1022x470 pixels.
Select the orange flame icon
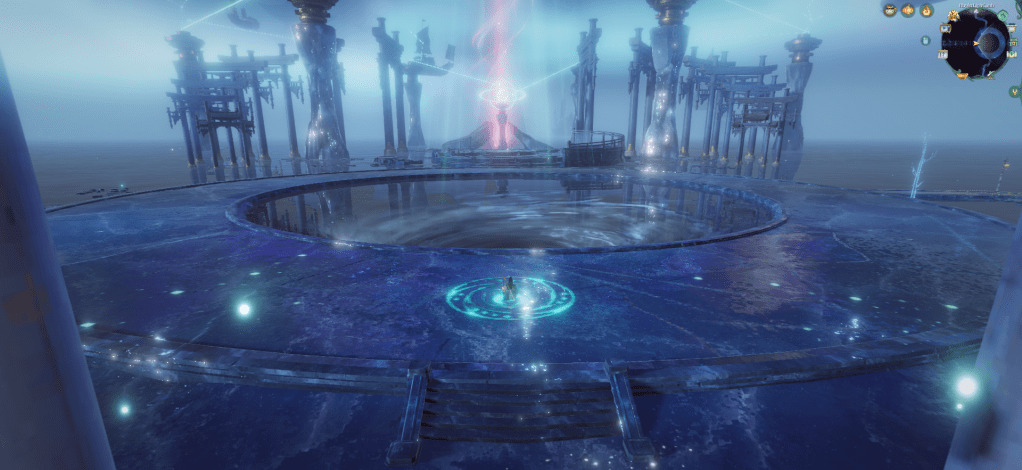tap(927, 11)
